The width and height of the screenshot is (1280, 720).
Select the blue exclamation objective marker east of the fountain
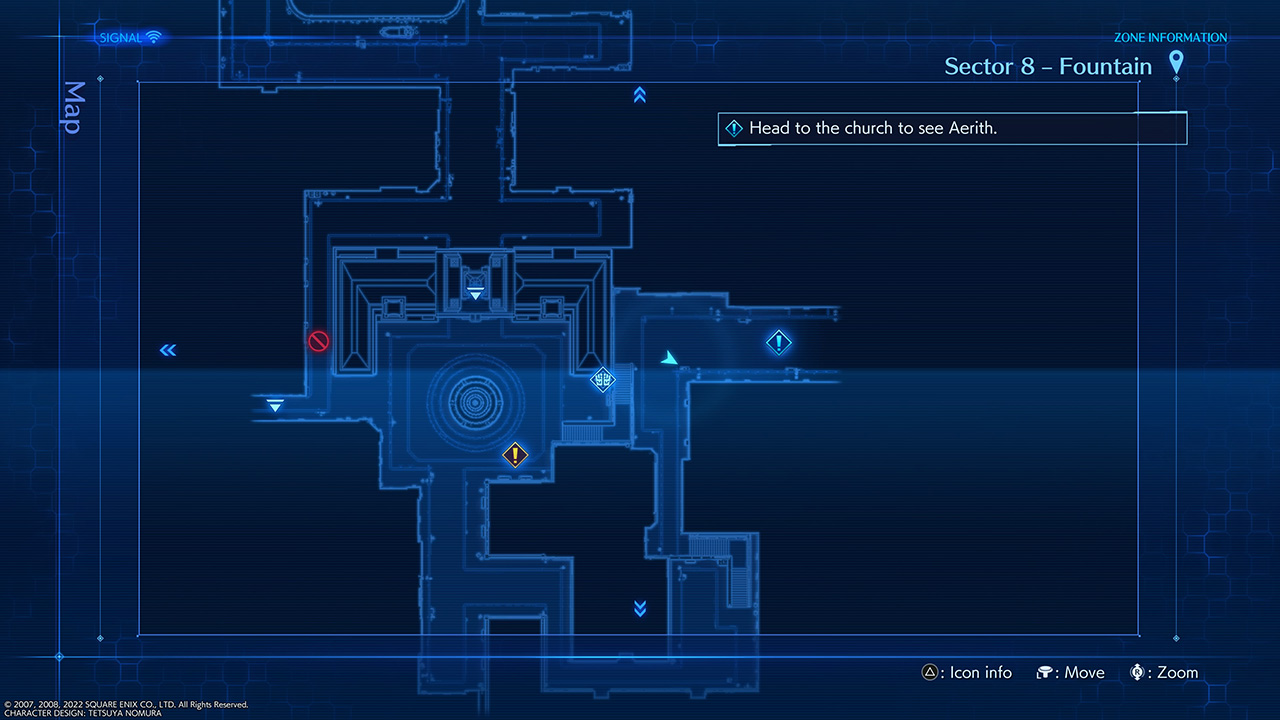coord(779,342)
